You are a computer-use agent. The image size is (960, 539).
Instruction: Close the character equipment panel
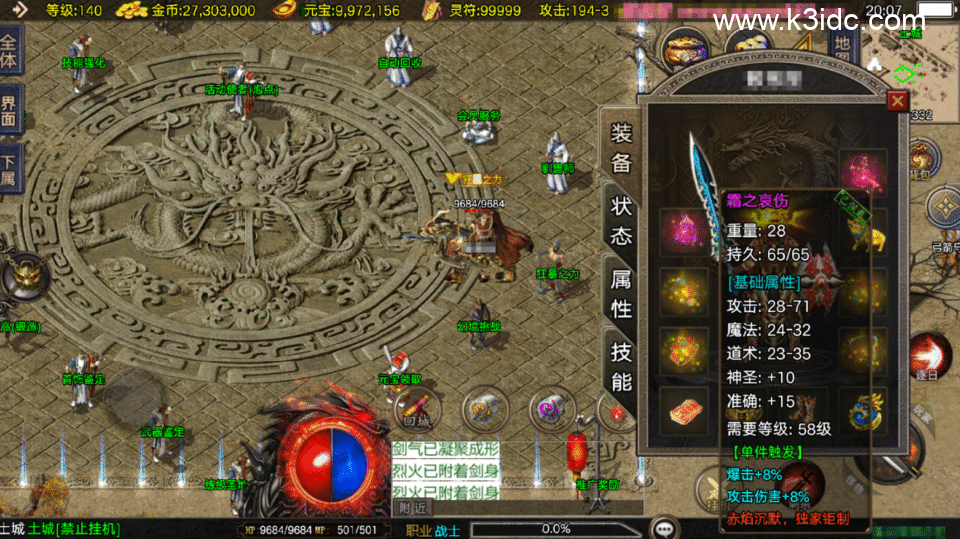pos(897,101)
